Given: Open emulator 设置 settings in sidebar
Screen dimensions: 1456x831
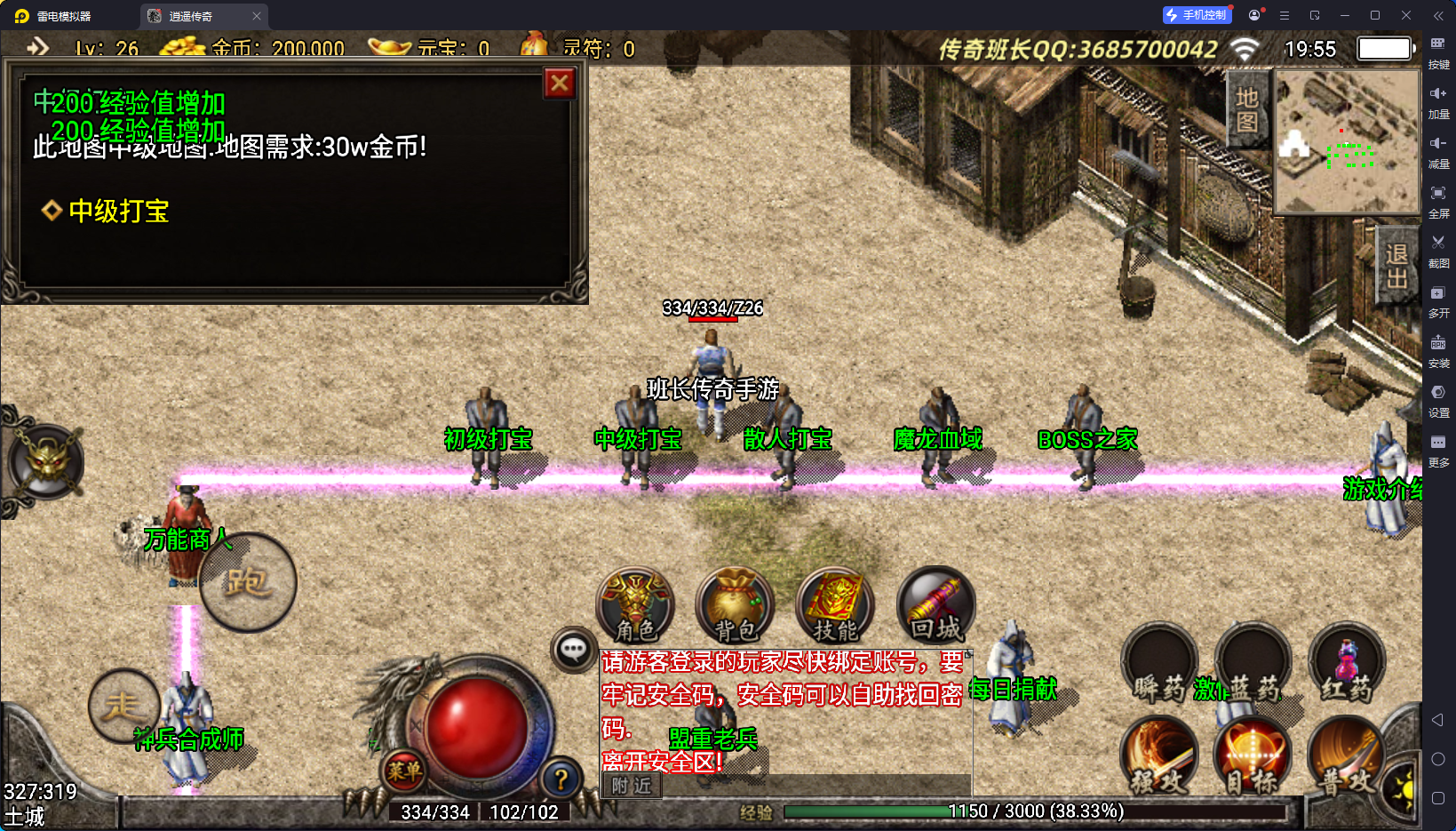Looking at the screenshot, I should 1438,399.
